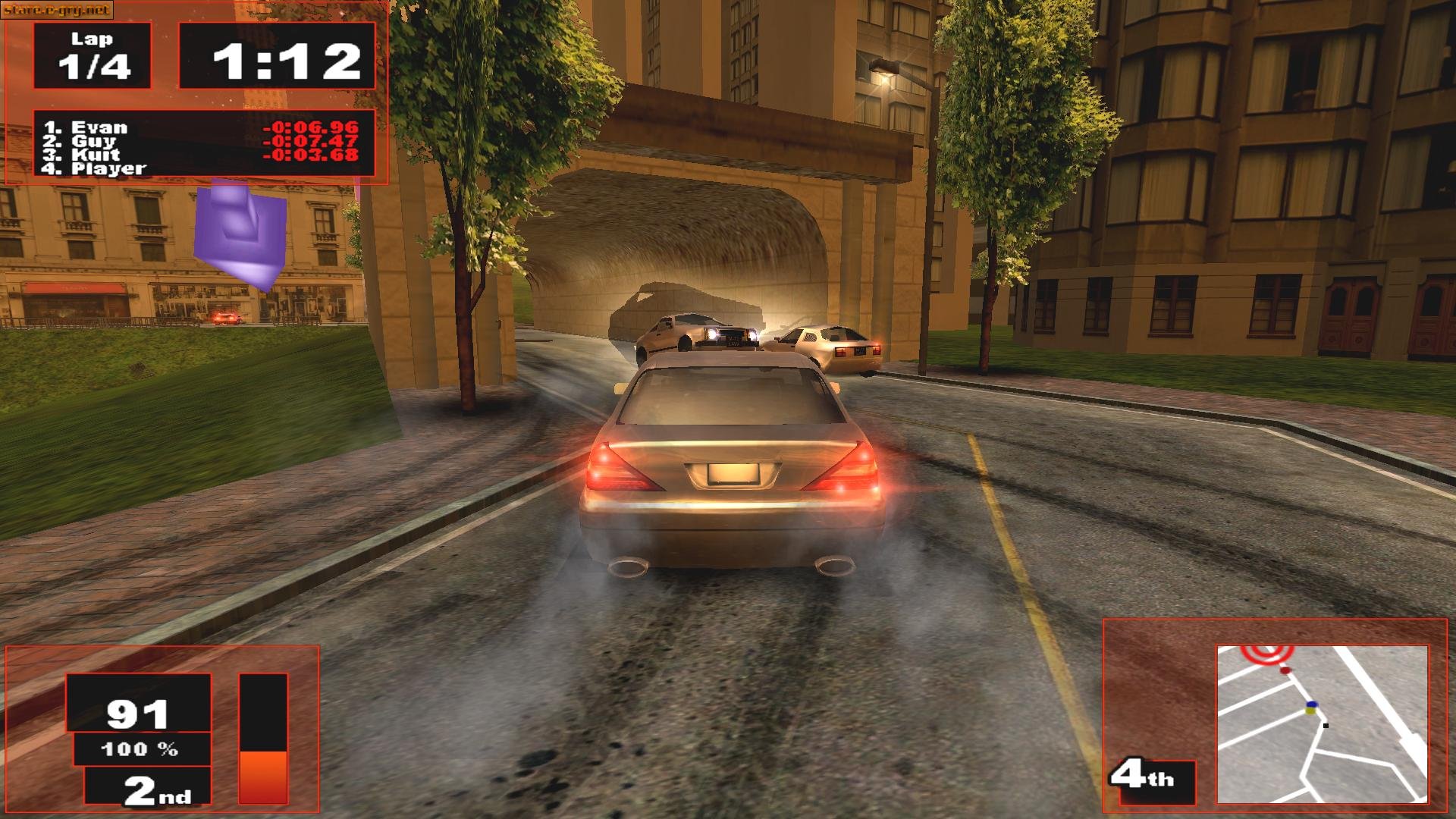Image resolution: width=1456 pixels, height=819 pixels.
Task: Open the stare.e-gry.net watermark link
Action: (57, 10)
